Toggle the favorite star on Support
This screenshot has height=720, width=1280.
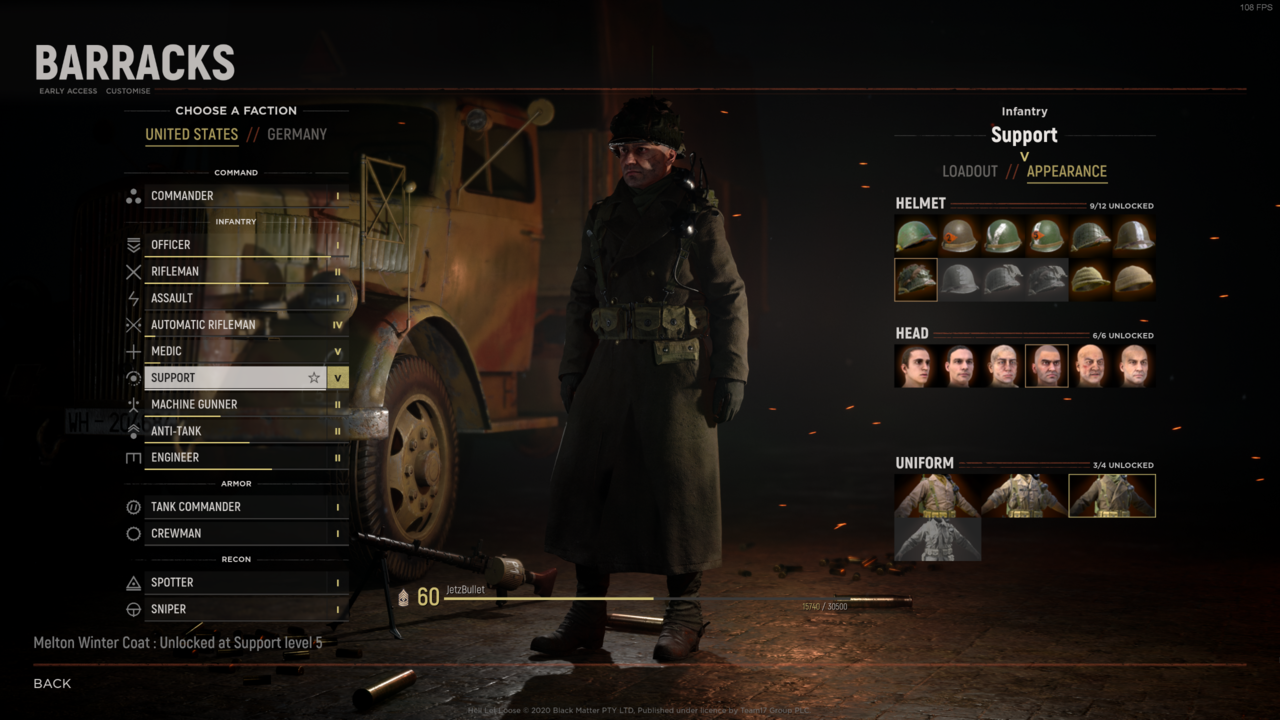point(314,378)
